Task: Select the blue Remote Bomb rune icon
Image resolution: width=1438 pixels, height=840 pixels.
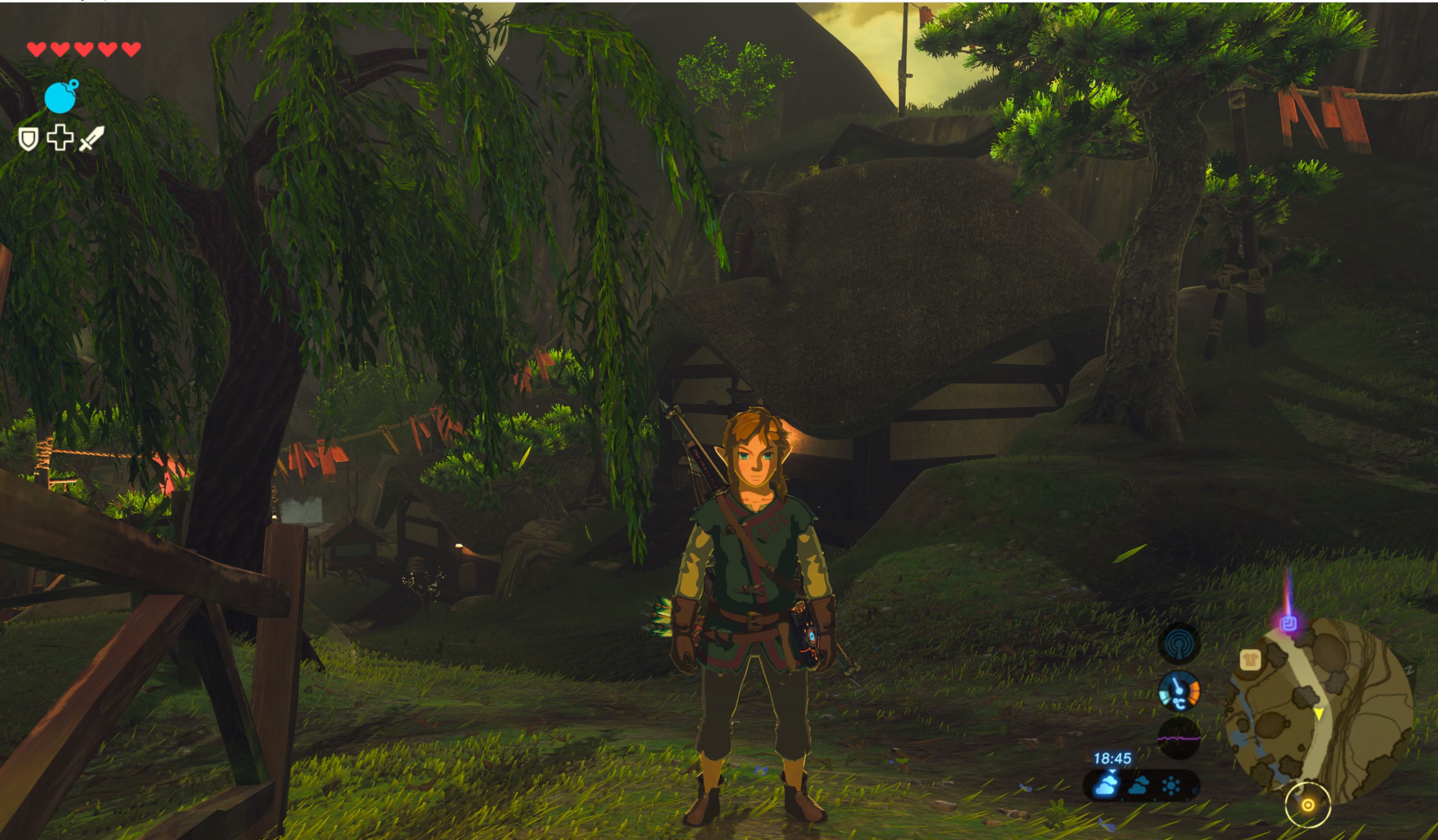Action: pyautogui.click(x=61, y=97)
